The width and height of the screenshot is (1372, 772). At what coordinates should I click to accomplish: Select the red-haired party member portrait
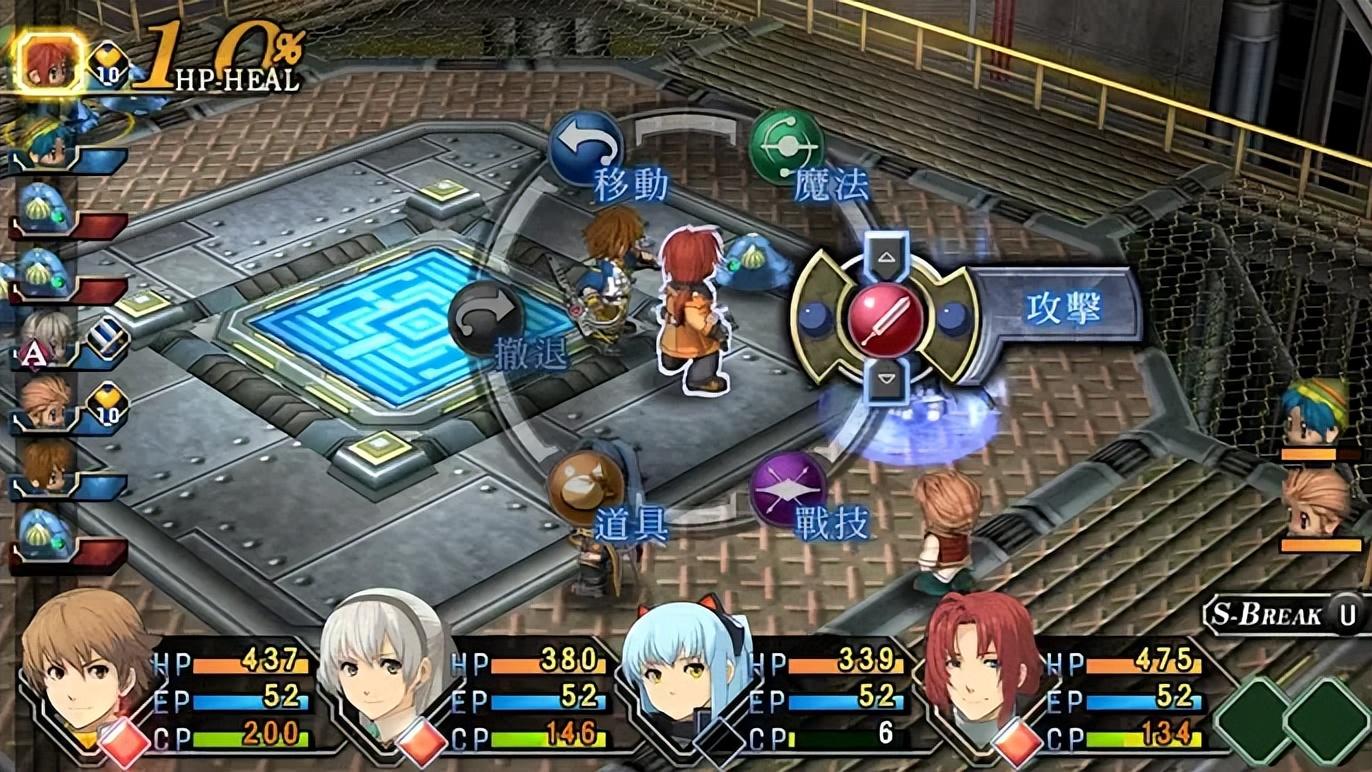coord(978,665)
